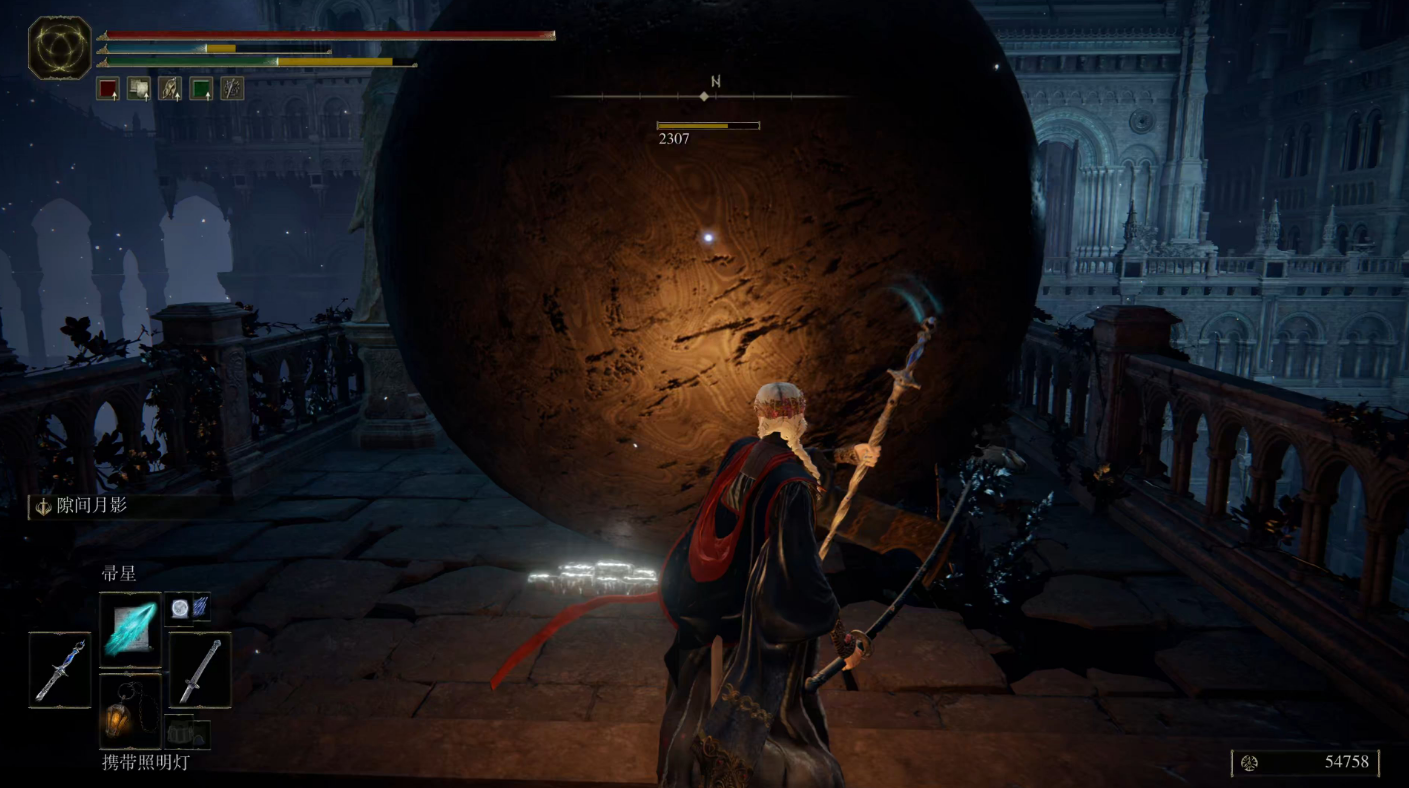
Task: Select the full-moon next spell icon
Action: click(177, 606)
